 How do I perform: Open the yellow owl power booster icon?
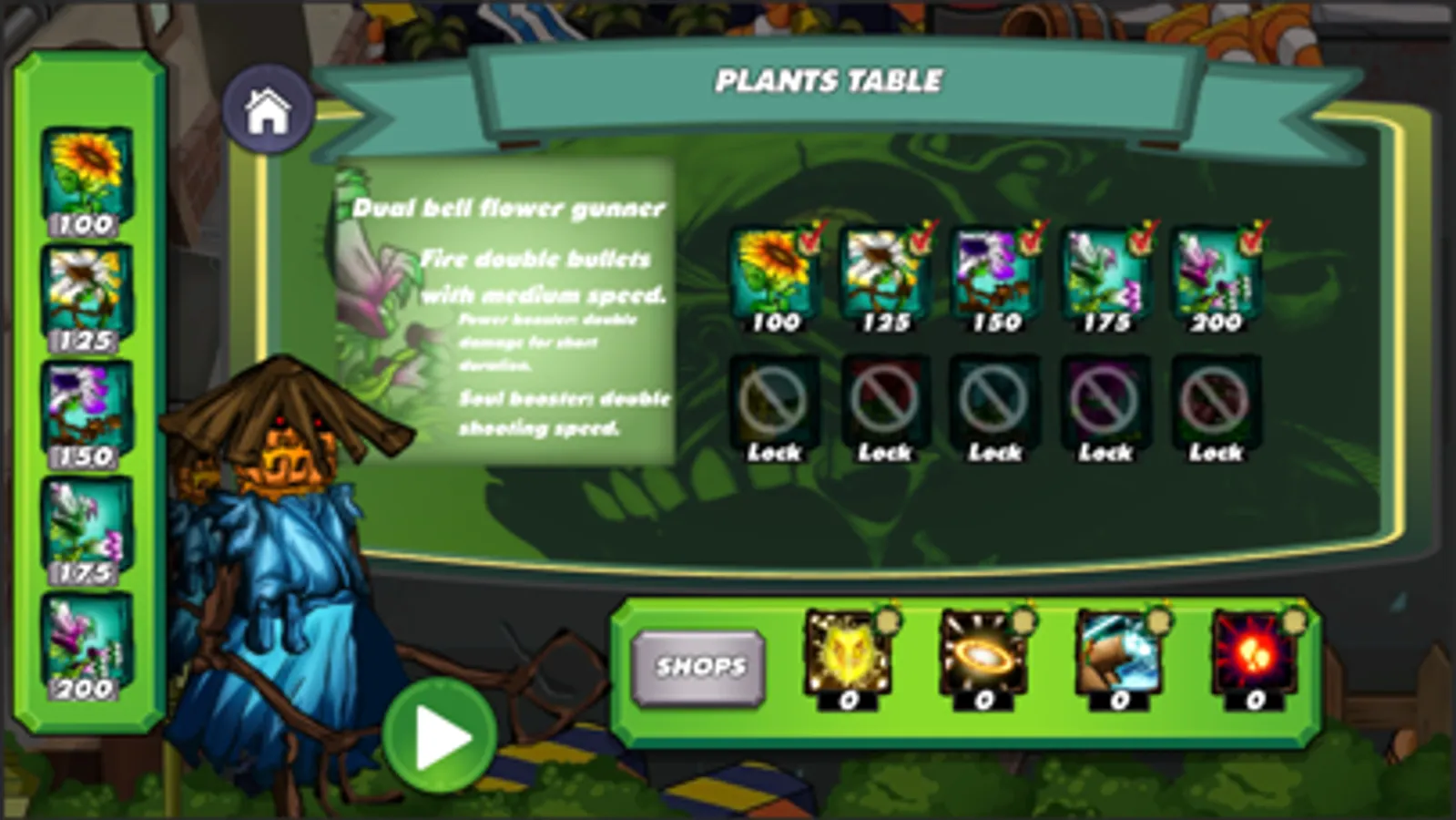coord(847,651)
